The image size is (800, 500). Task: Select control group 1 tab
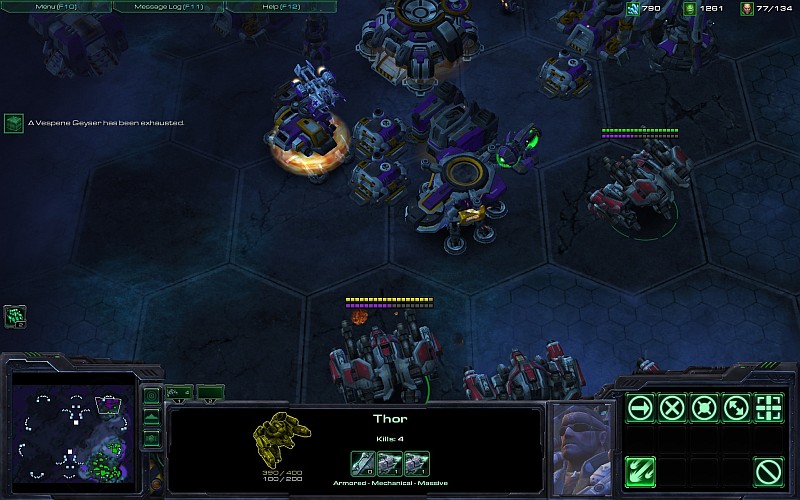(180, 392)
